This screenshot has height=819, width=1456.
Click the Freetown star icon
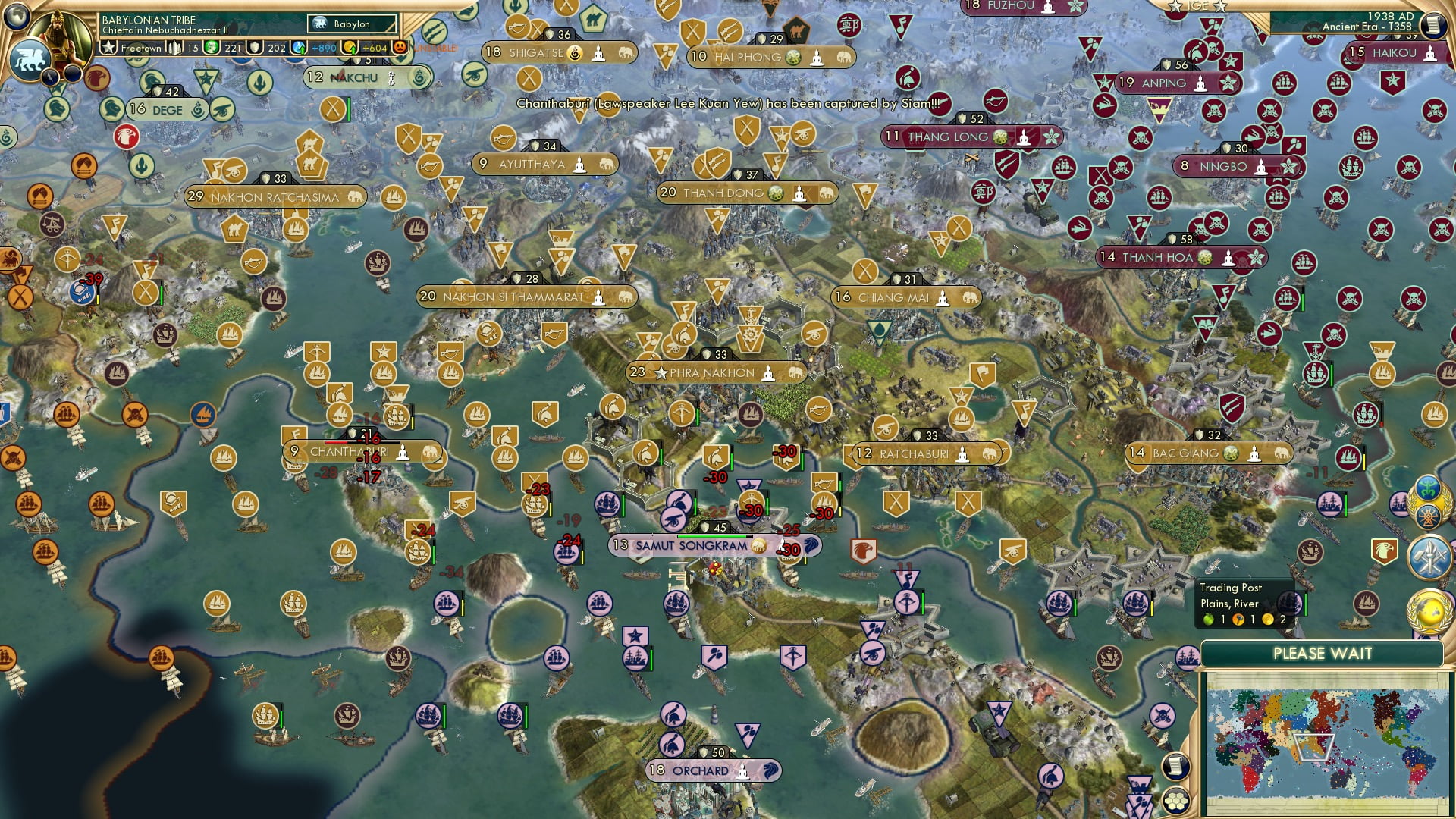click(x=108, y=46)
